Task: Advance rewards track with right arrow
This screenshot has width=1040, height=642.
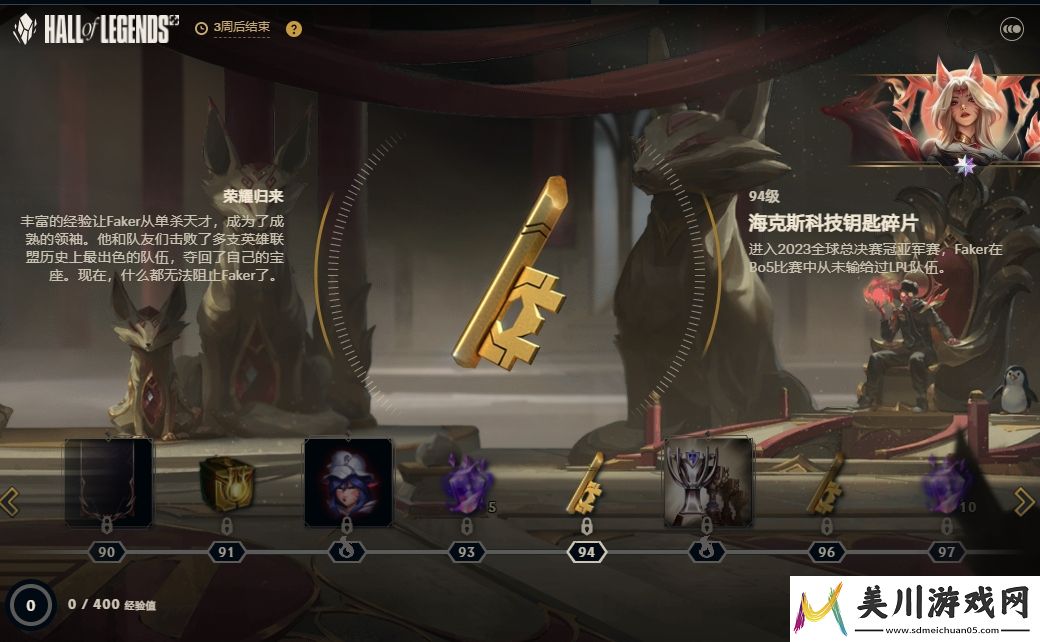Action: pyautogui.click(x=1024, y=500)
